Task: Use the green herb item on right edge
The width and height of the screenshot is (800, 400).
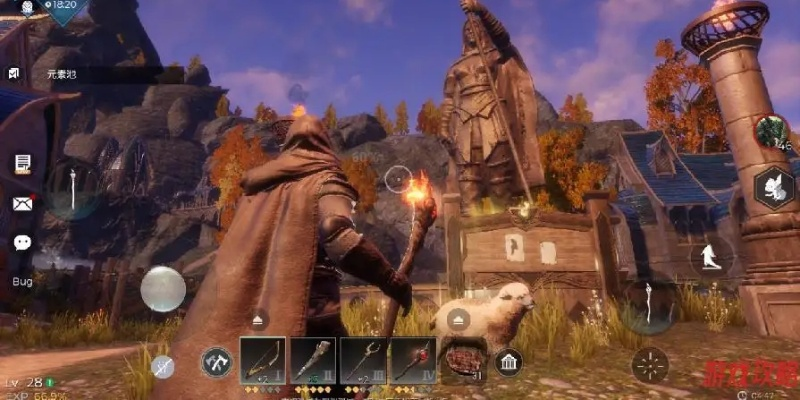Action: (771, 130)
